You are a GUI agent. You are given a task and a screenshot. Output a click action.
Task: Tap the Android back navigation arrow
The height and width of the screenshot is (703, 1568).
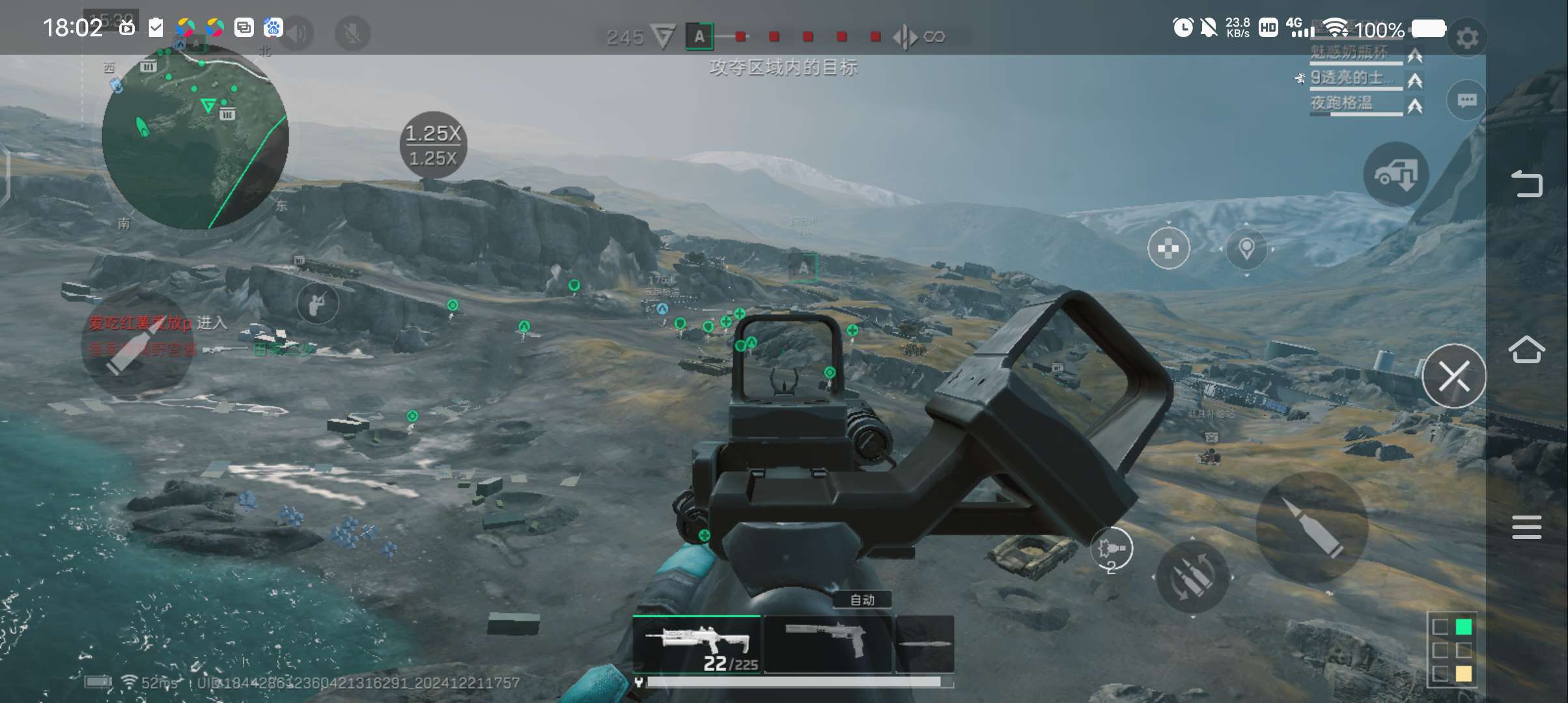1526,184
